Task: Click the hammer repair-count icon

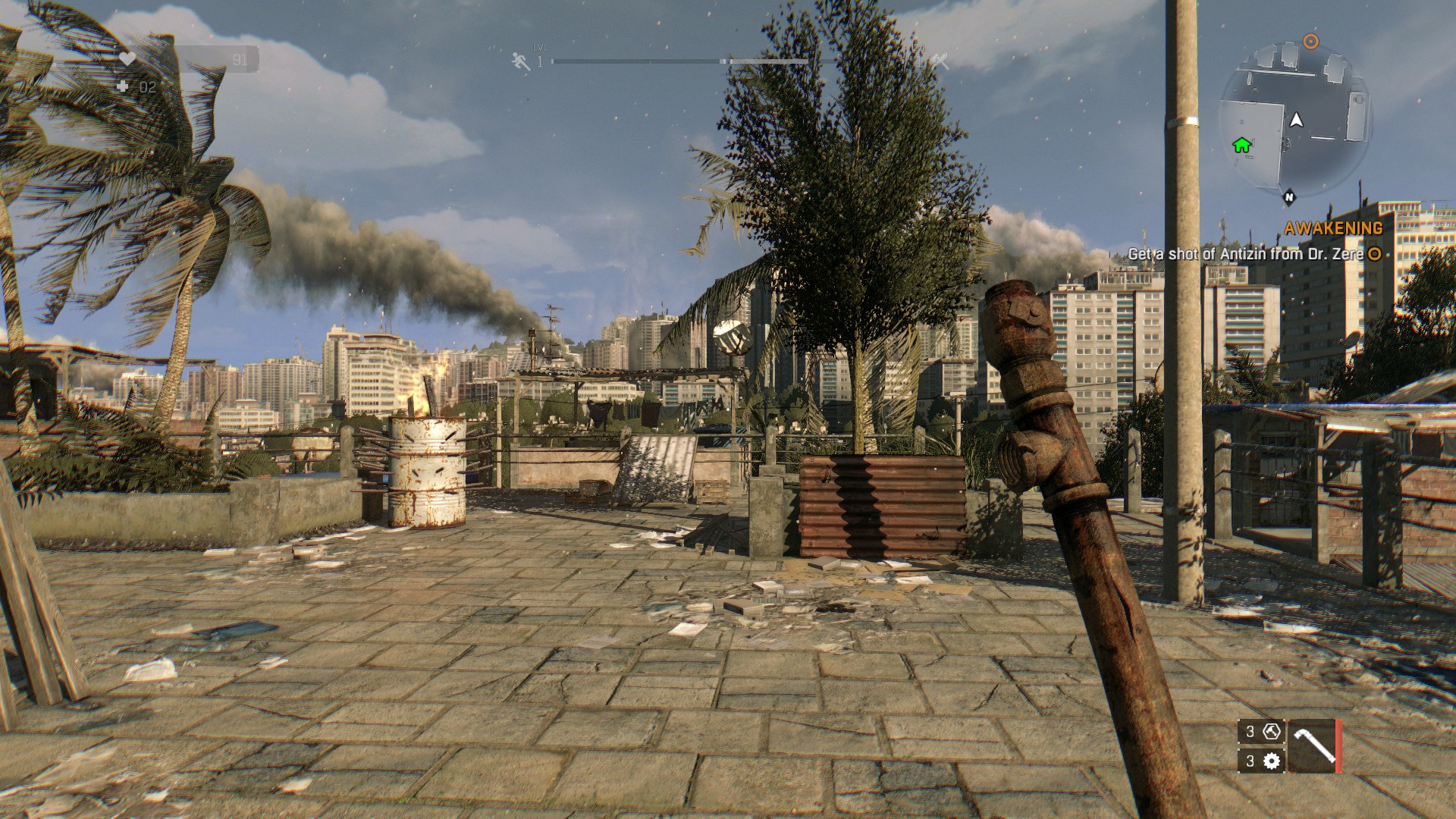Action: (x=1272, y=732)
